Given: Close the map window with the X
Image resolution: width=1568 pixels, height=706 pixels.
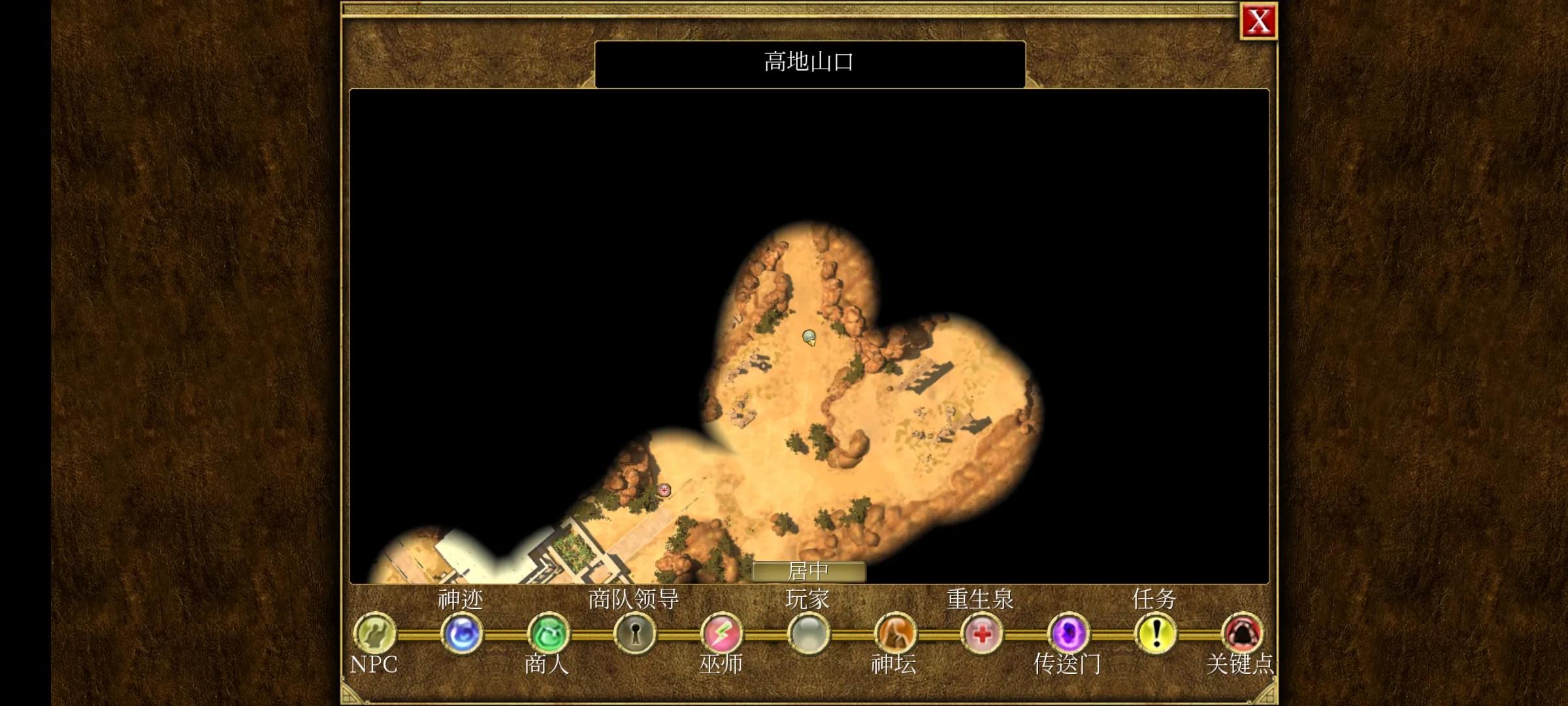Looking at the screenshot, I should pyautogui.click(x=1258, y=22).
